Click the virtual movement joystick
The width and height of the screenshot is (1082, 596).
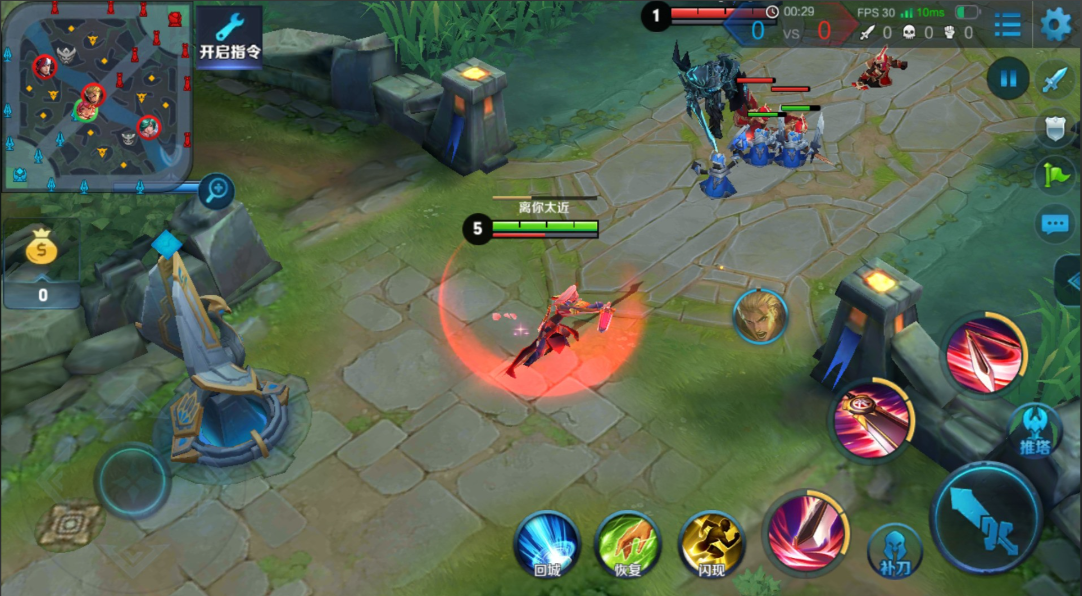point(133,481)
